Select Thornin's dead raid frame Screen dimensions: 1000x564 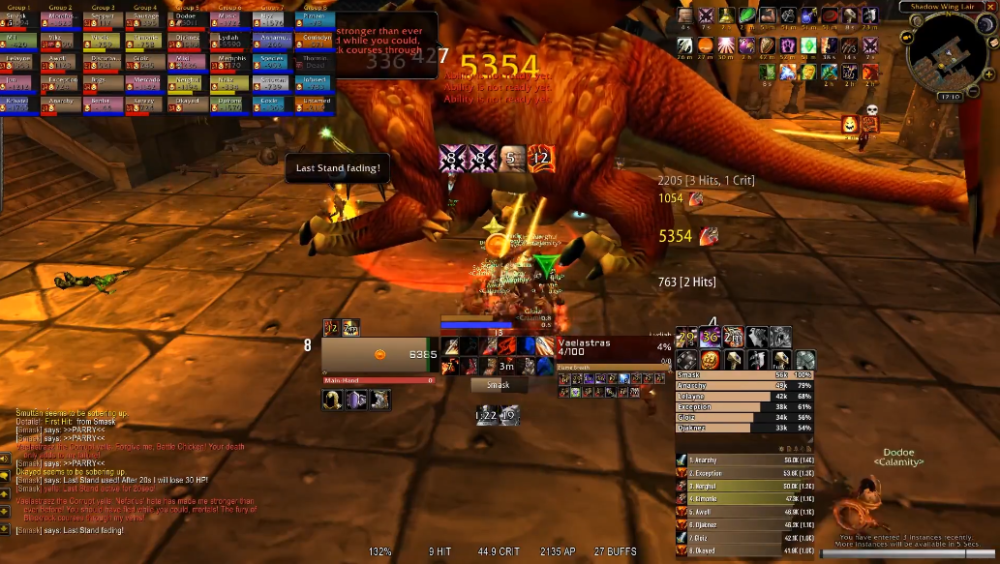[x=313, y=60]
